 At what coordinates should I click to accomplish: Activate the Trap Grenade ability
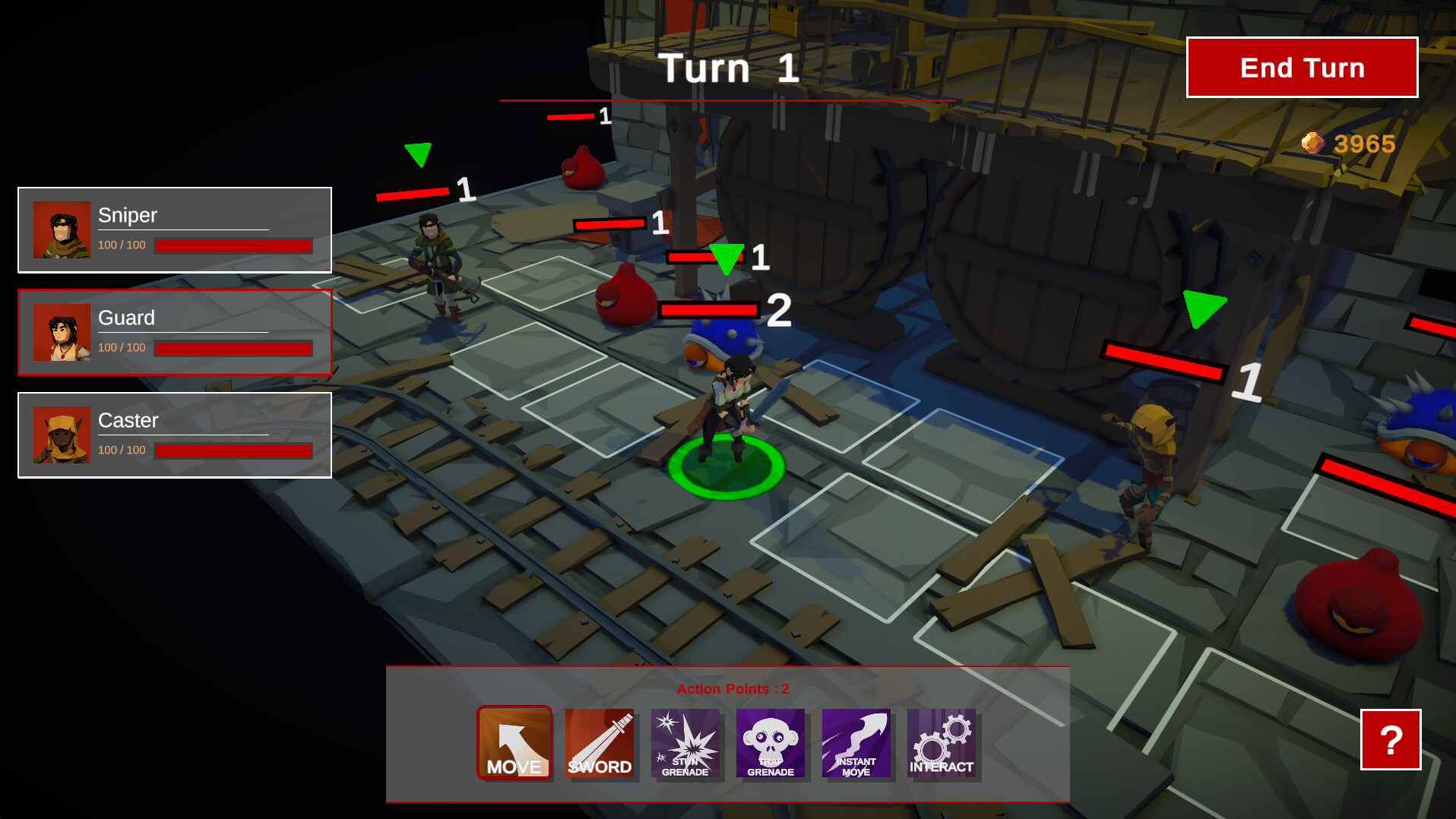[x=771, y=743]
